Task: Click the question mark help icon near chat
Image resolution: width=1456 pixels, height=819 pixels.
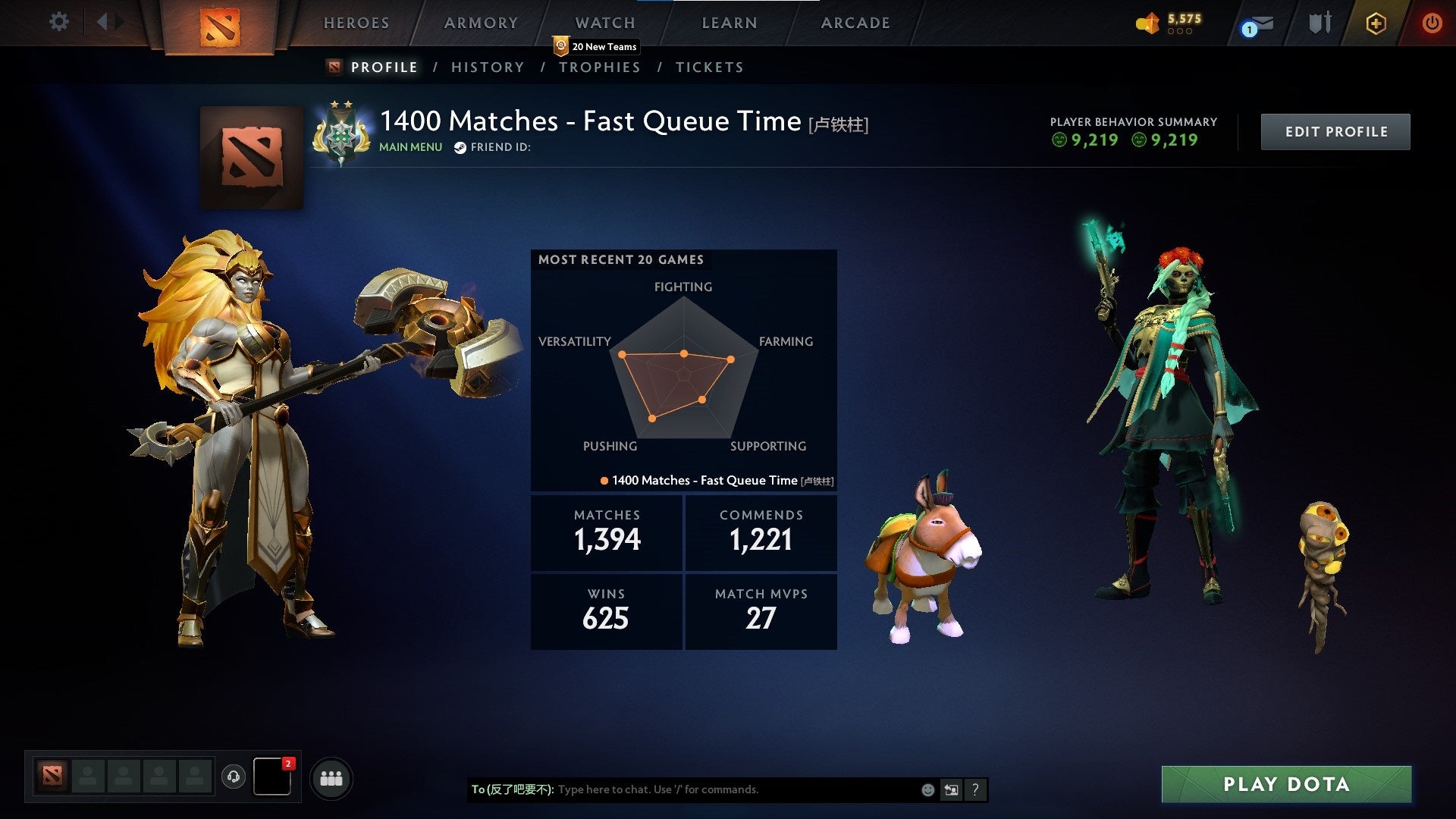Action: click(x=976, y=789)
